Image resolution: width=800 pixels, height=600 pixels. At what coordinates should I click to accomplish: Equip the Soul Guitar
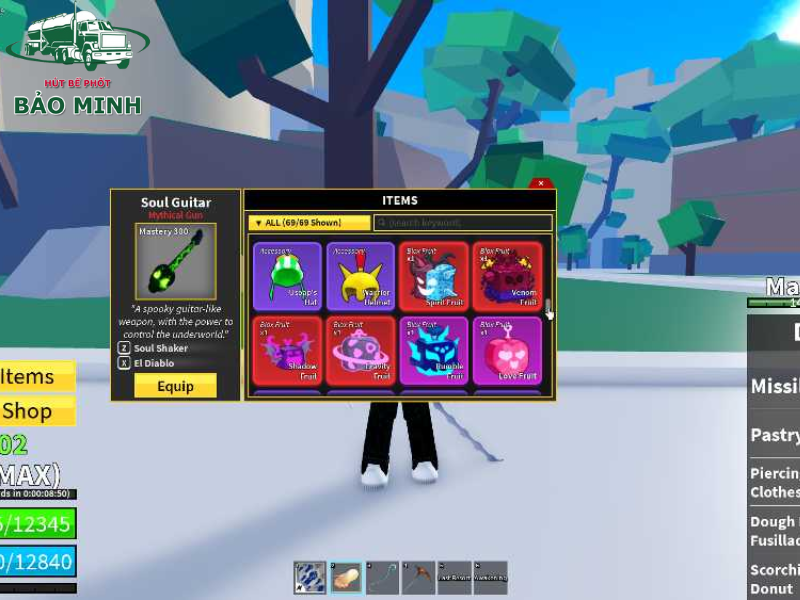(x=175, y=386)
